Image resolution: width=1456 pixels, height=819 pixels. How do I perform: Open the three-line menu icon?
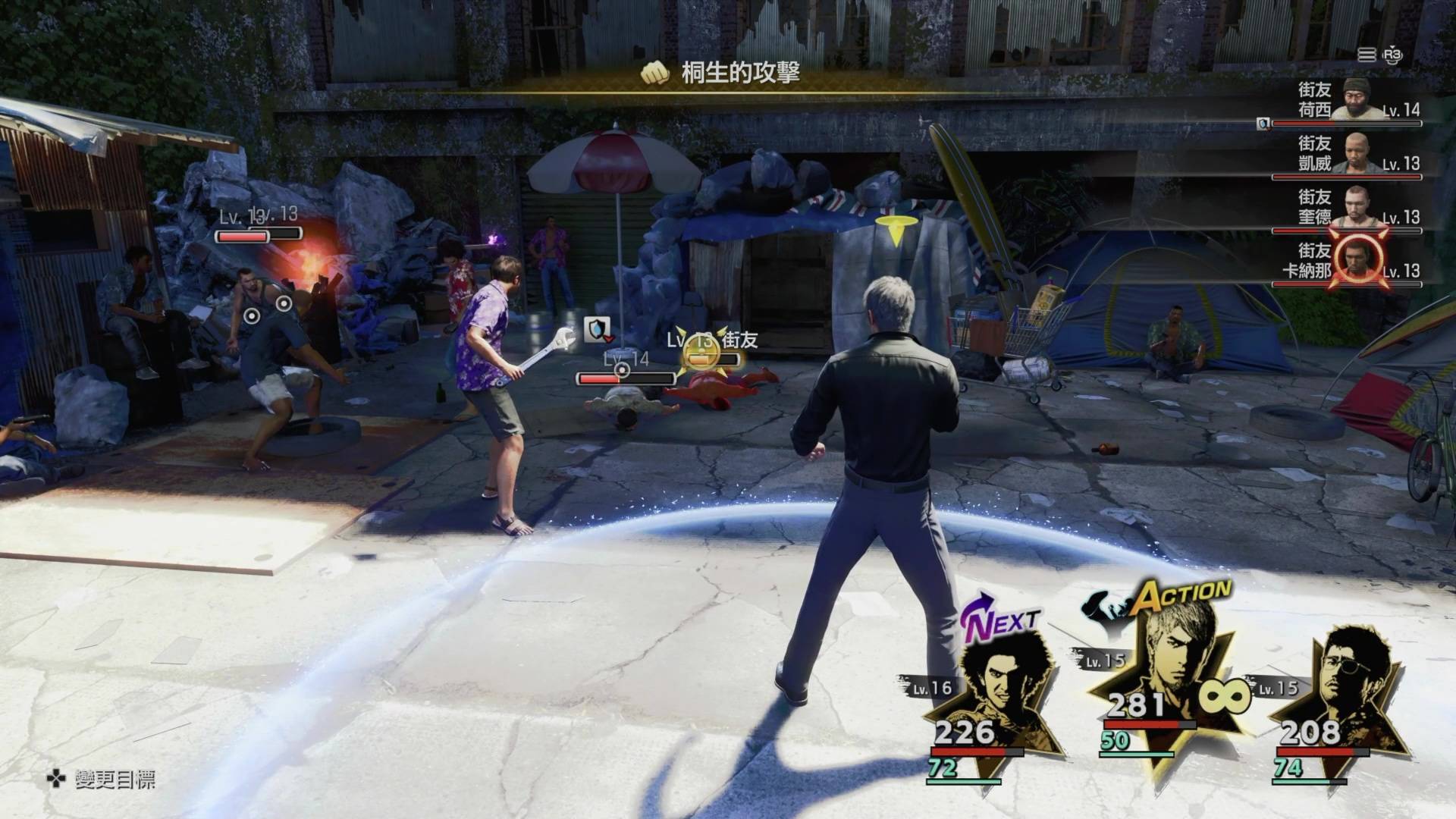click(x=1367, y=55)
